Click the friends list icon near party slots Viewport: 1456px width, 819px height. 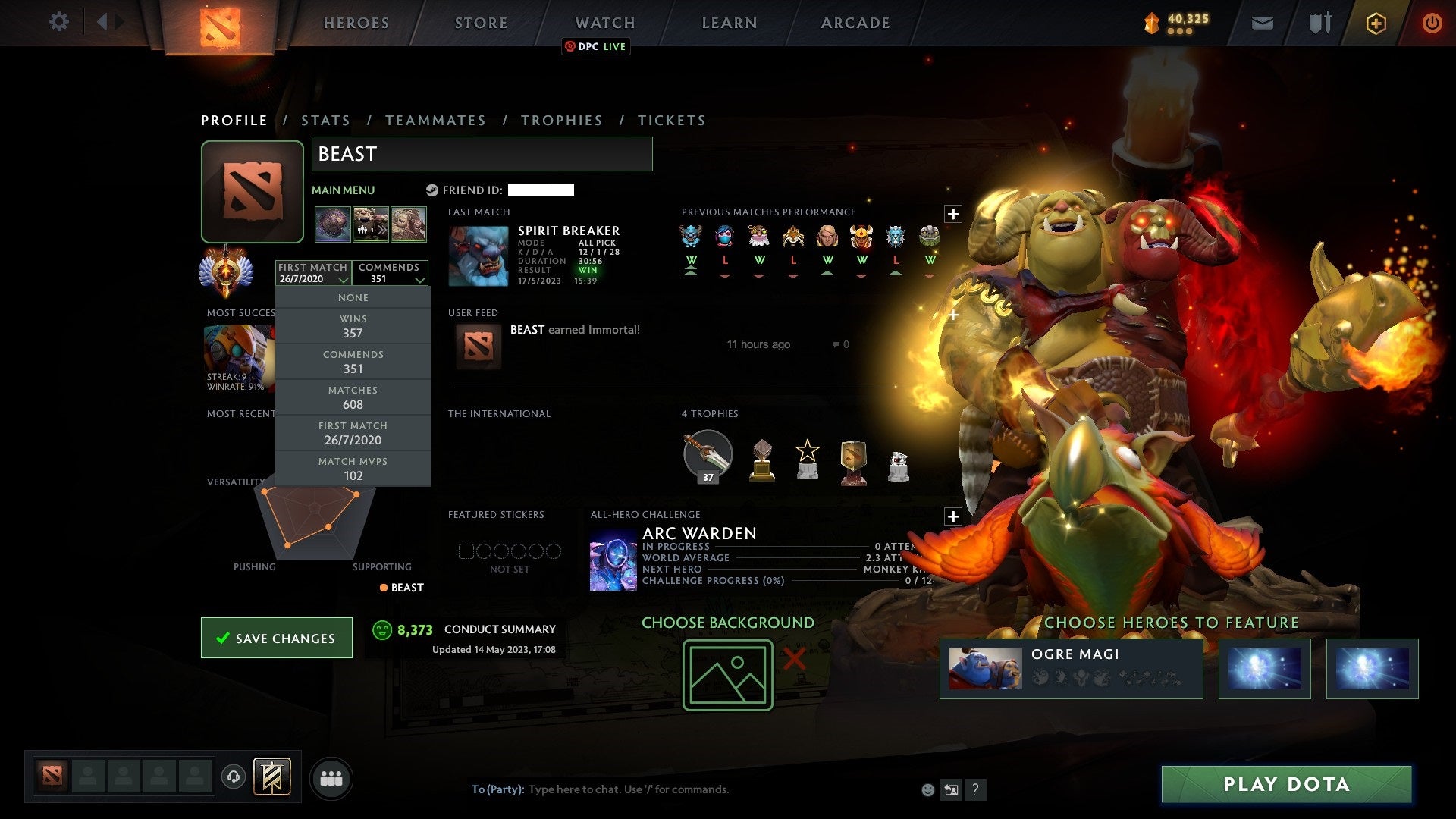click(x=331, y=777)
